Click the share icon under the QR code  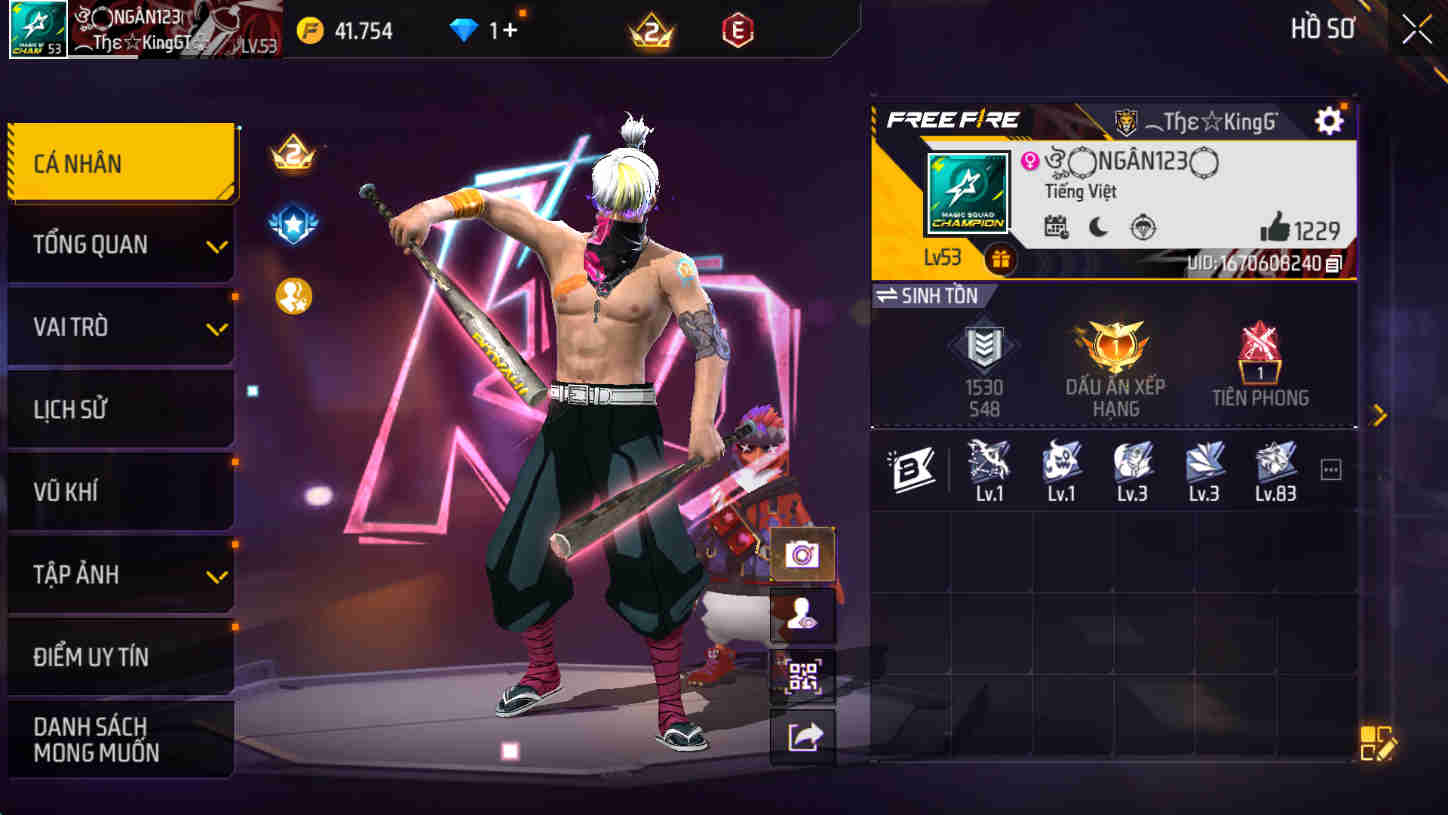[803, 736]
